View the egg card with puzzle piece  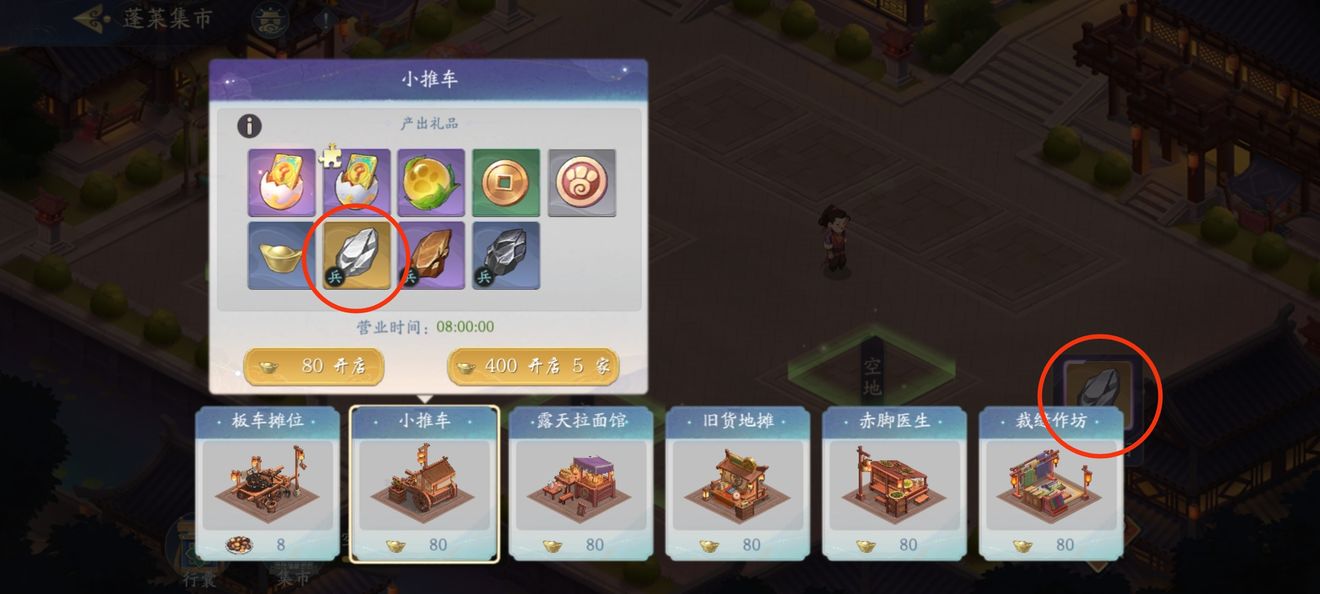coord(356,183)
